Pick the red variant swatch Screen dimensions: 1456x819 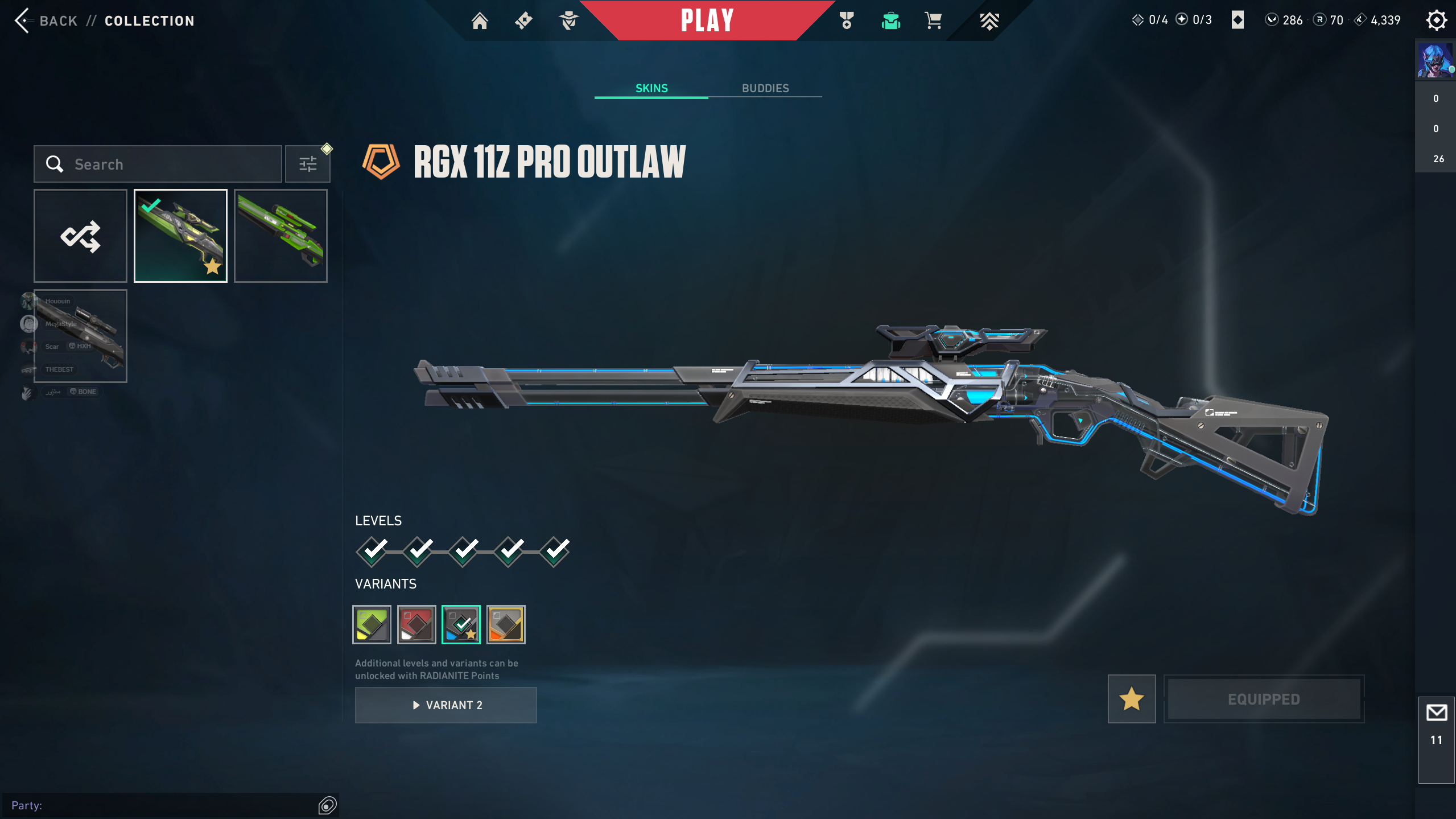point(416,624)
